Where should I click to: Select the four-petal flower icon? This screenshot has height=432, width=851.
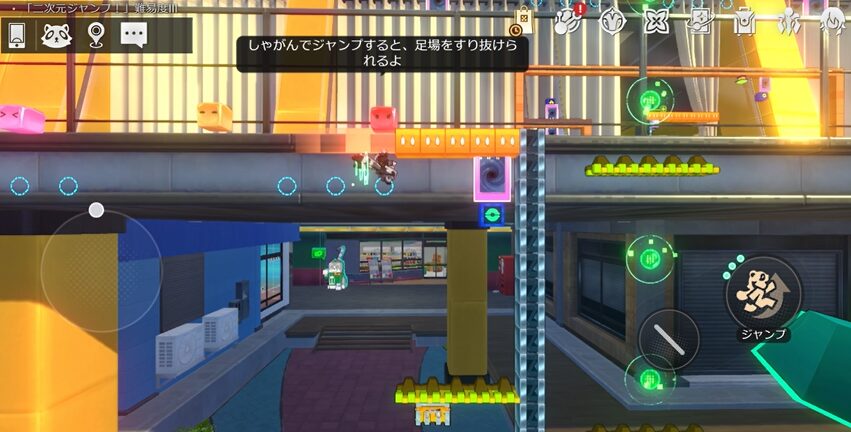[x=656, y=20]
